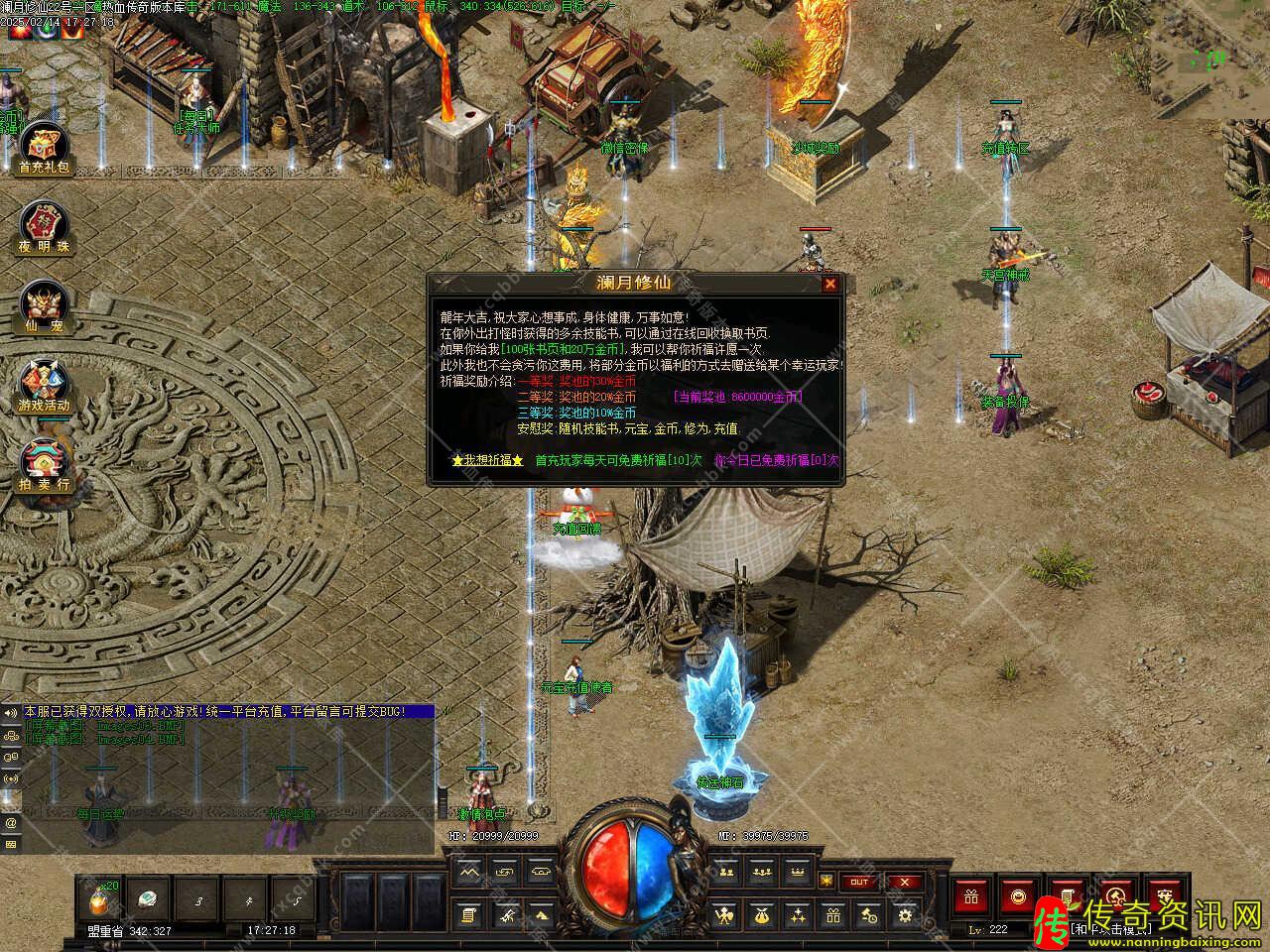Open the 夜明珠 menu icon

click(44, 226)
